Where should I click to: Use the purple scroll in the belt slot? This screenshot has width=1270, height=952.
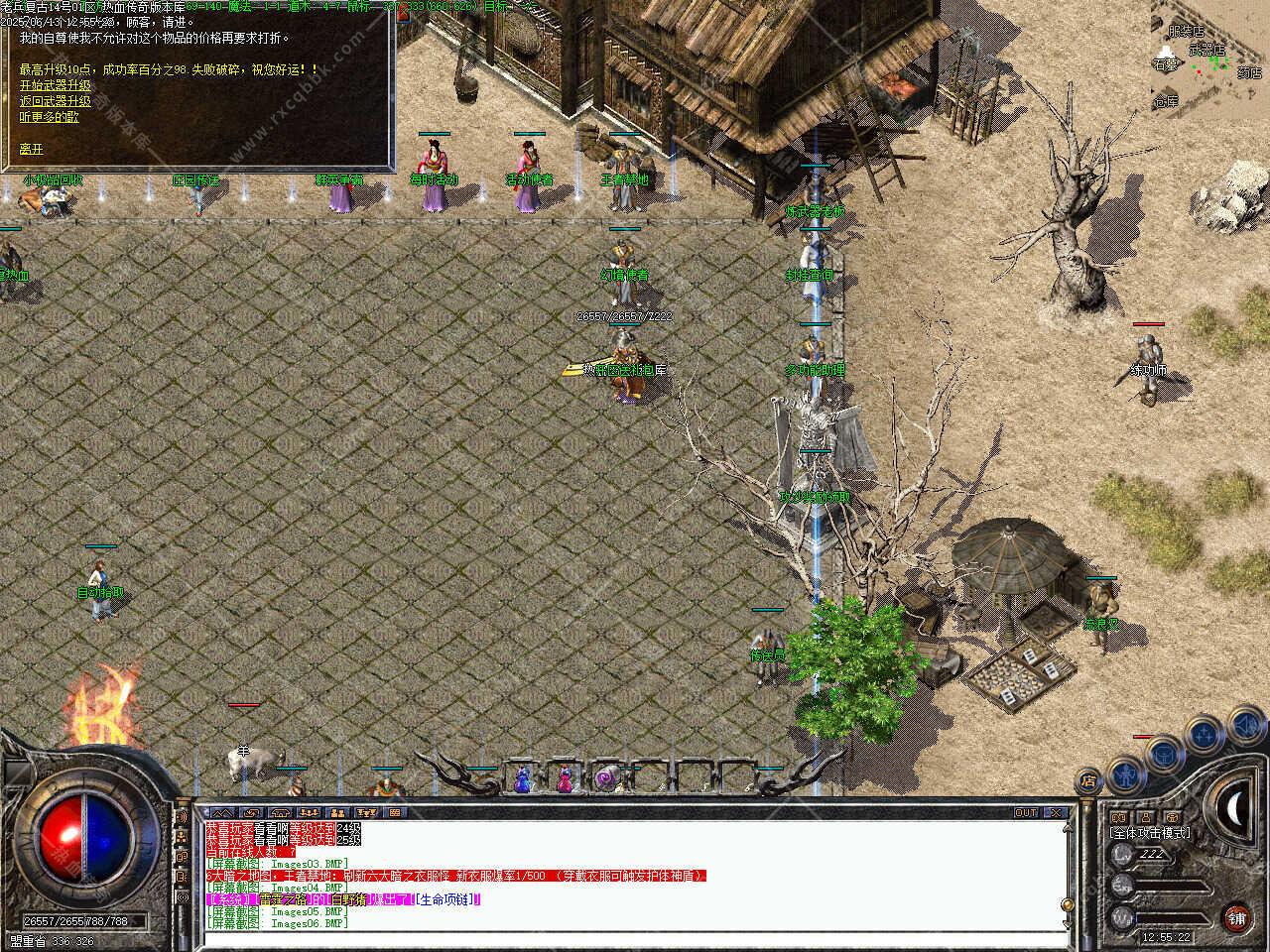606,779
